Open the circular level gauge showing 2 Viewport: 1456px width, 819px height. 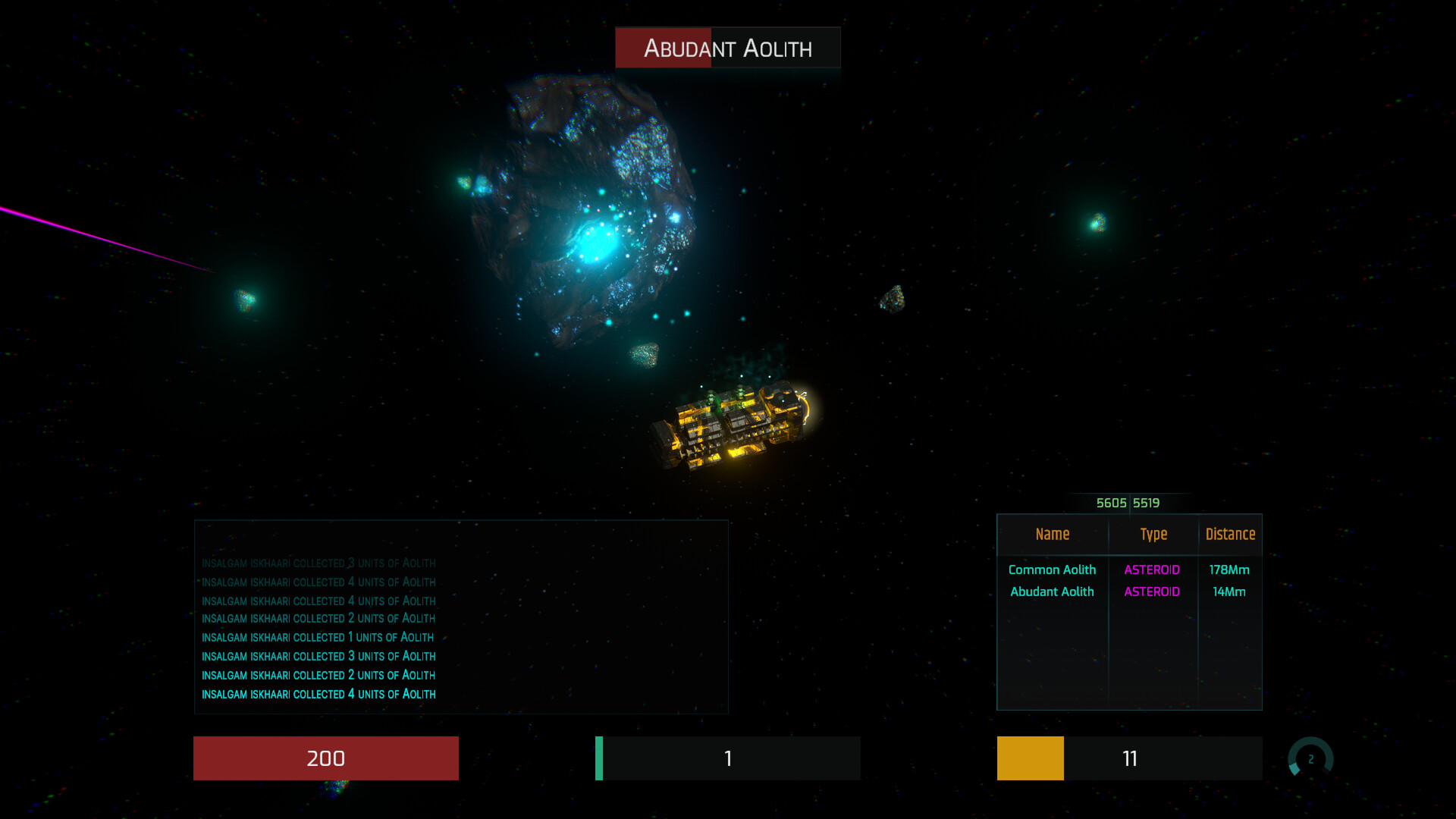pyautogui.click(x=1310, y=758)
